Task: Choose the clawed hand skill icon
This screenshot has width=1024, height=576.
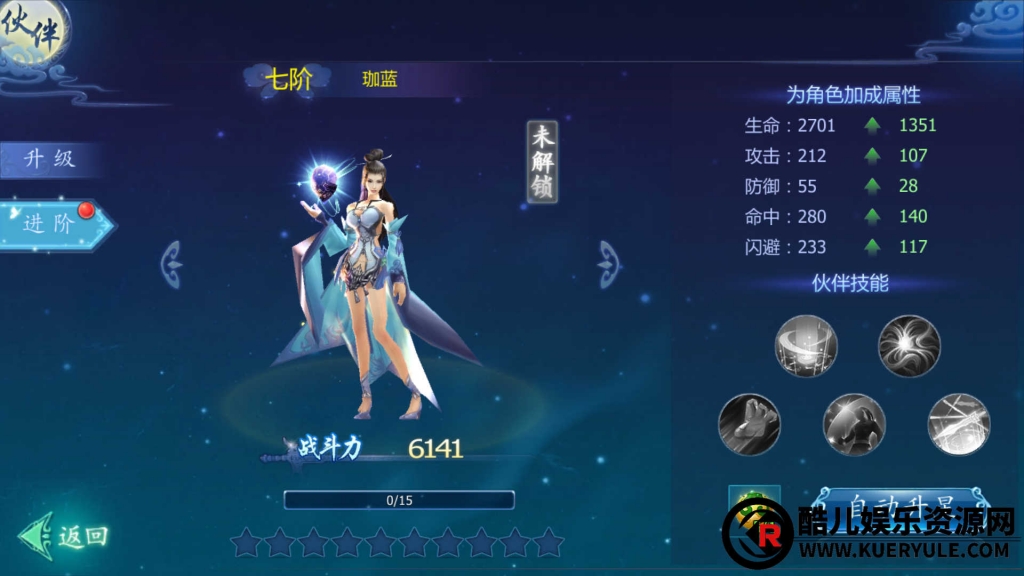Action: click(749, 425)
